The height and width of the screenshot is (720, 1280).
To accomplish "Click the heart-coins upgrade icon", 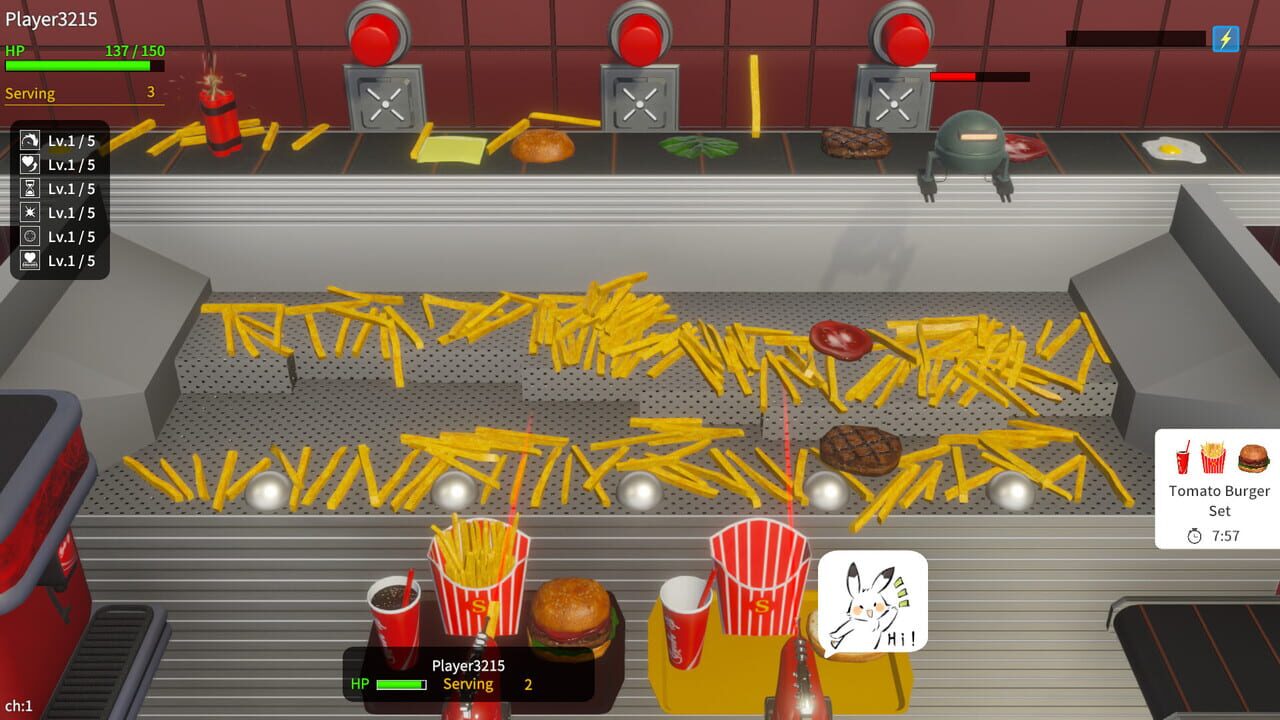I will tap(29, 260).
